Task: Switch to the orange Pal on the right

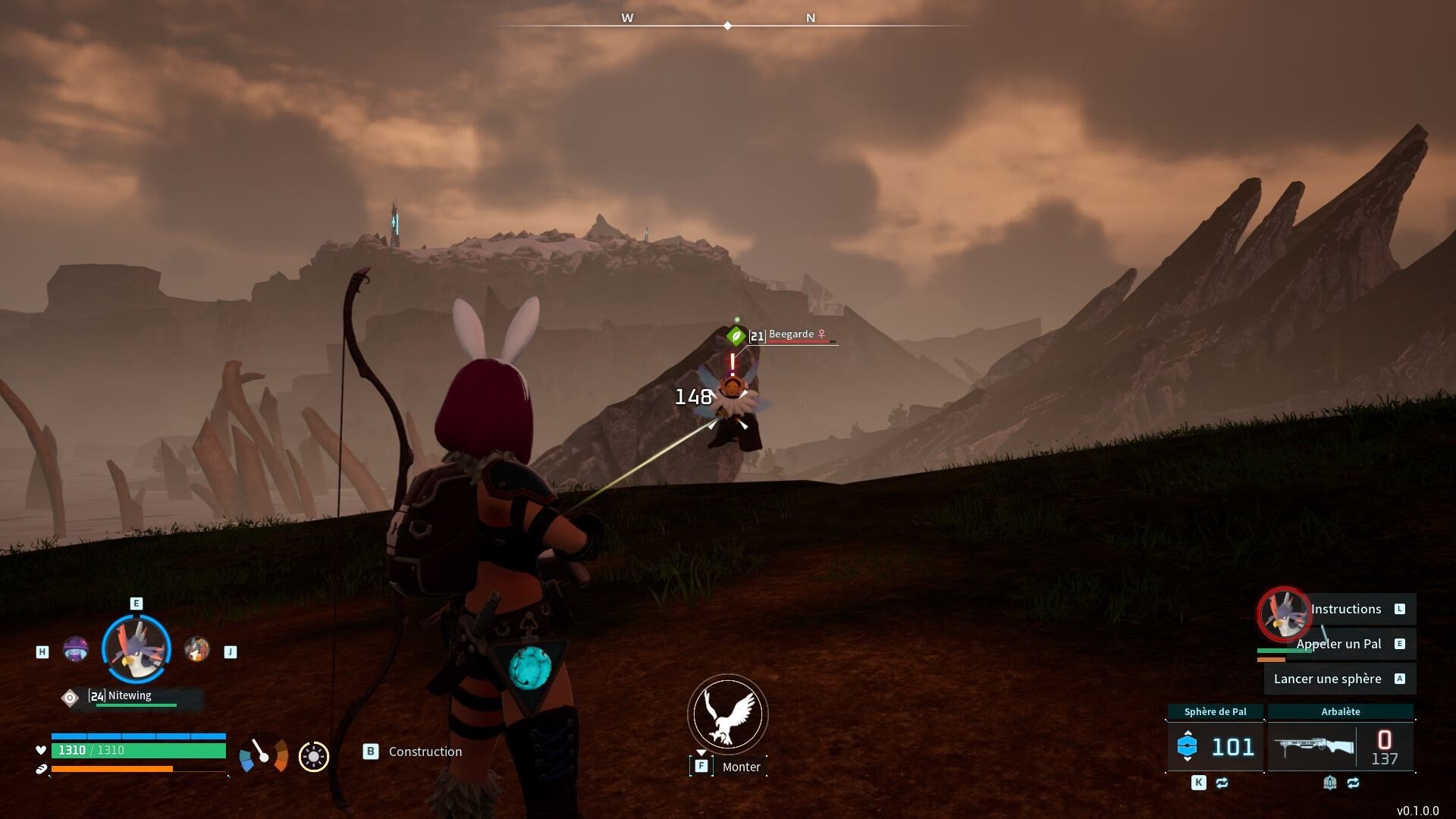Action: tap(196, 650)
